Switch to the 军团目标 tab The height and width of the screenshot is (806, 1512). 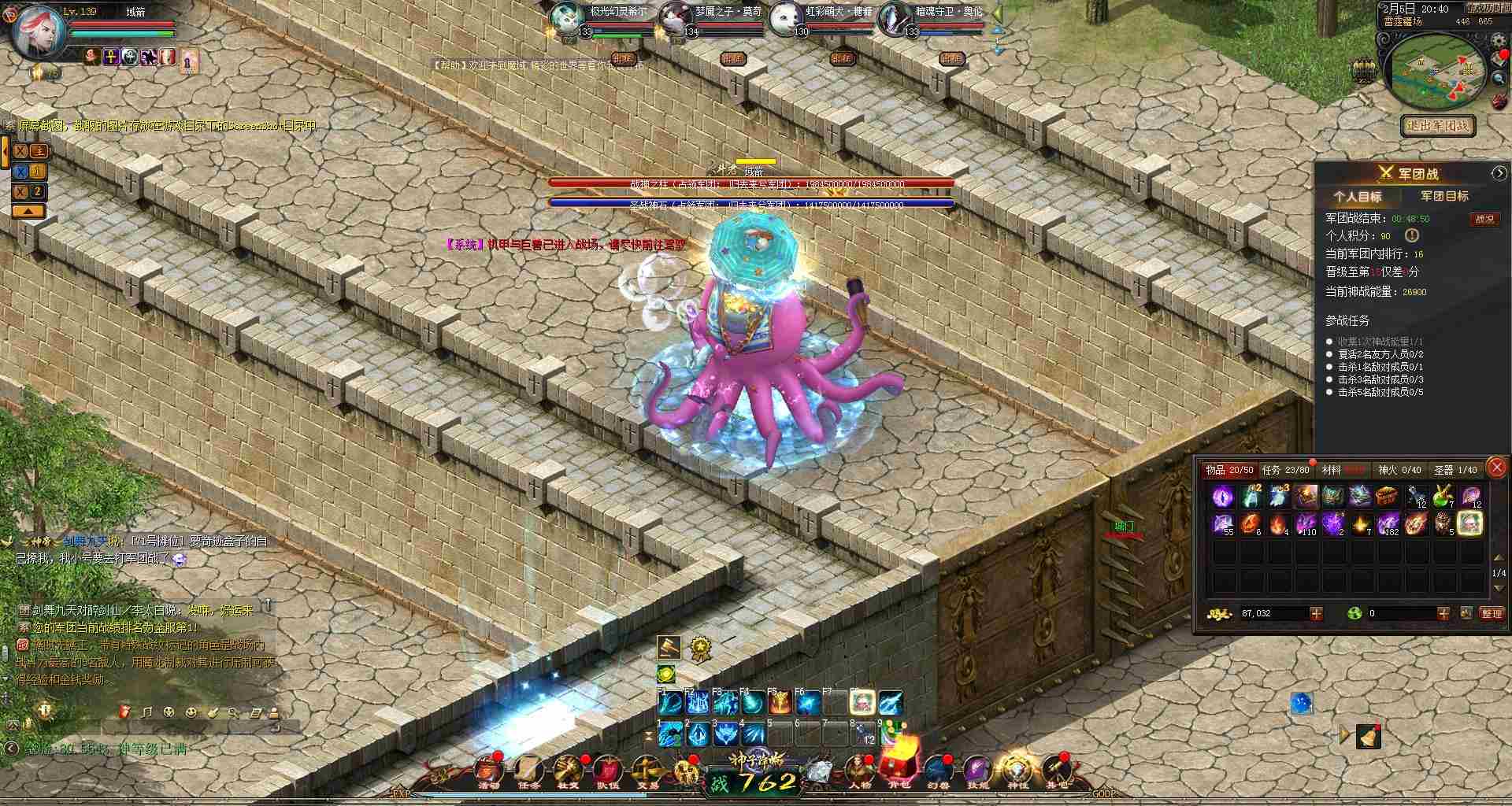[1445, 195]
